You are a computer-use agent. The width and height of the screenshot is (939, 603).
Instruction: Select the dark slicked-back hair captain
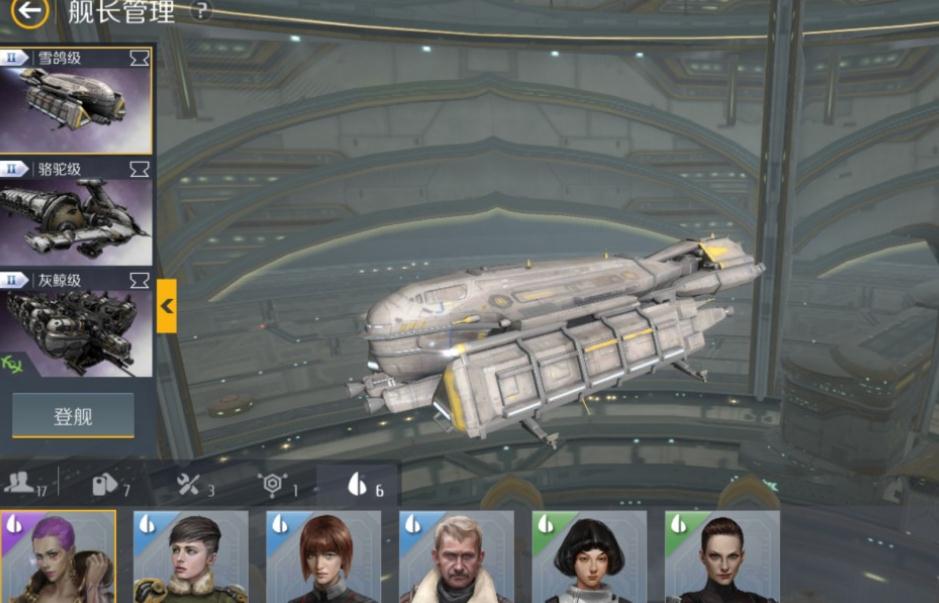(723, 557)
